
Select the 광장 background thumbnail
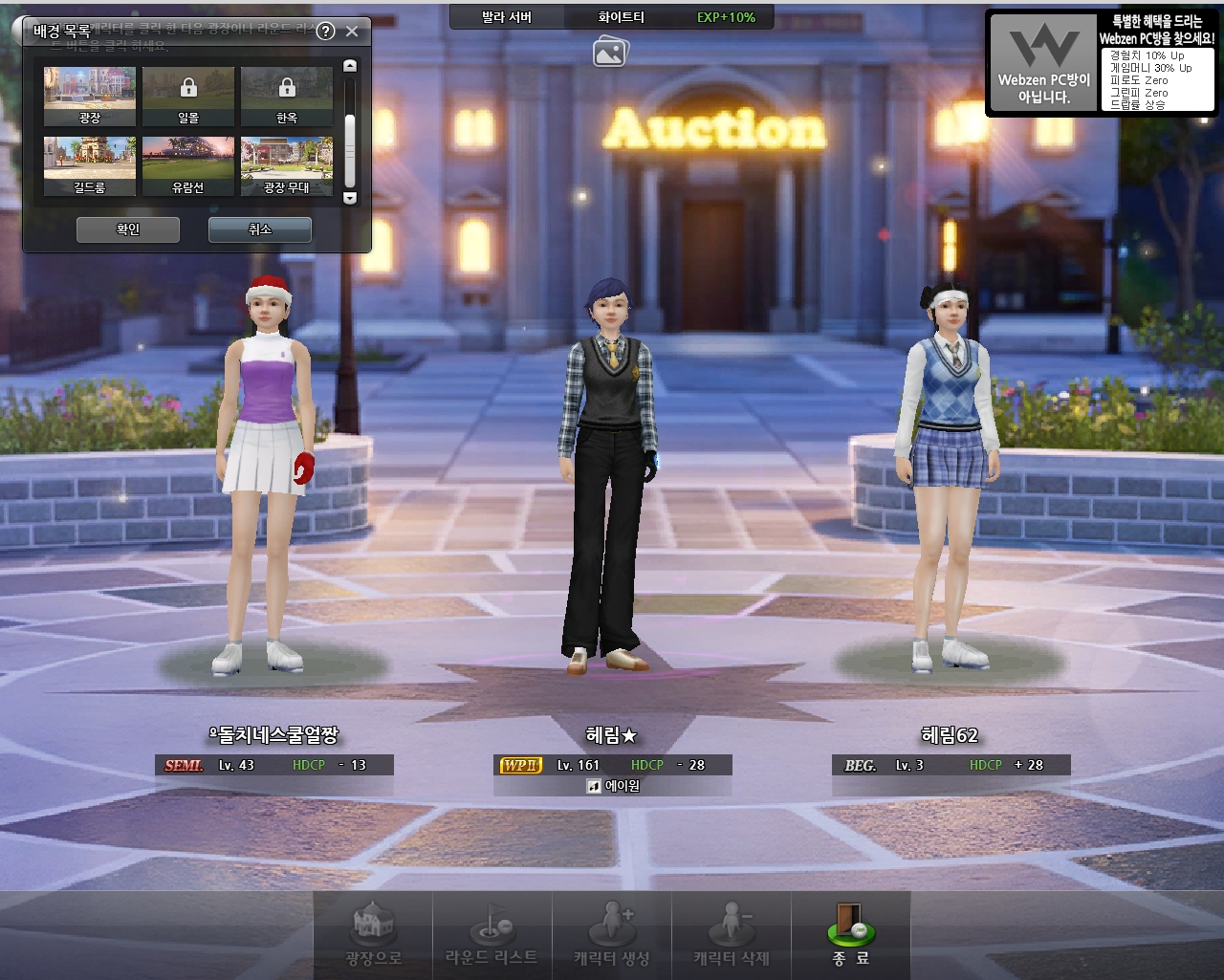click(90, 96)
